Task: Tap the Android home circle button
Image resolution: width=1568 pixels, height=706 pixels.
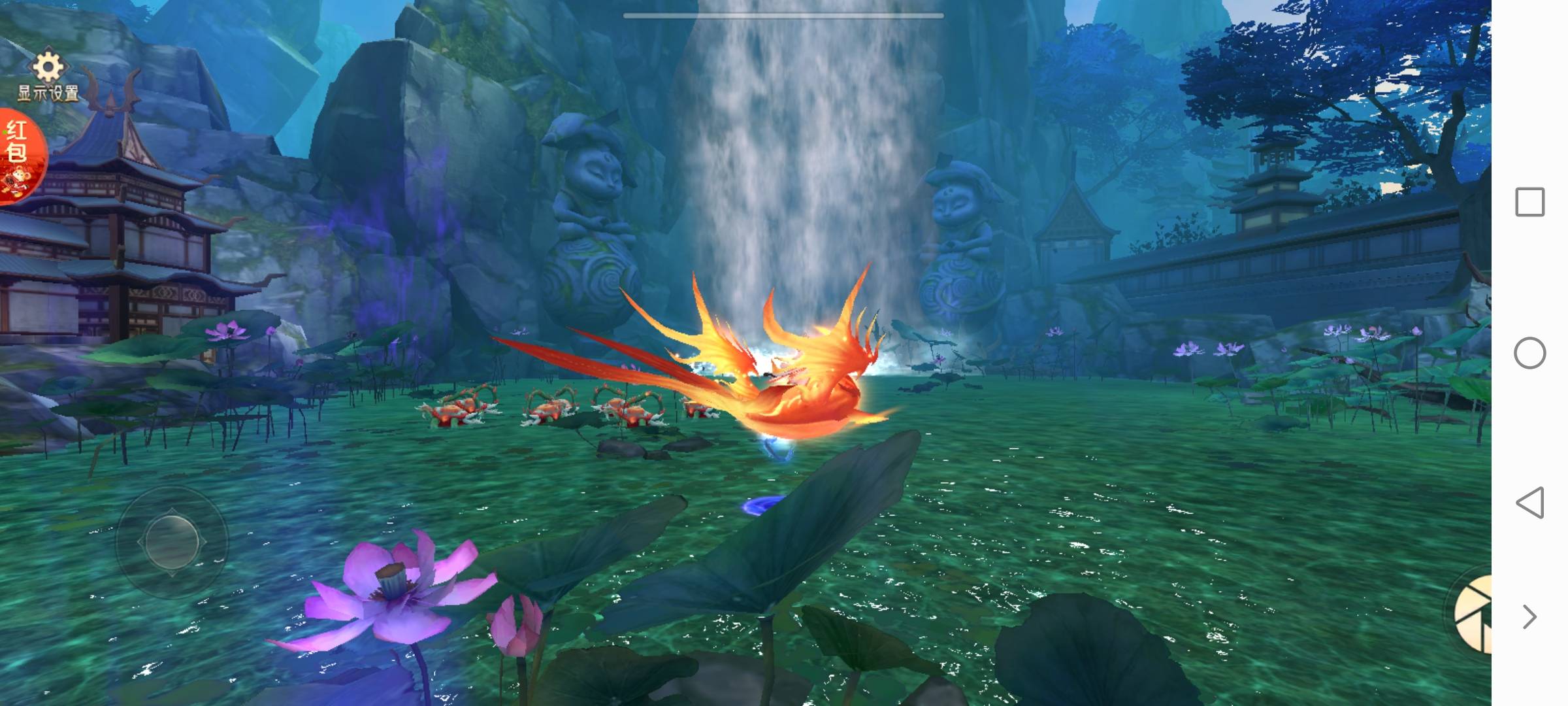Action: click(1529, 353)
